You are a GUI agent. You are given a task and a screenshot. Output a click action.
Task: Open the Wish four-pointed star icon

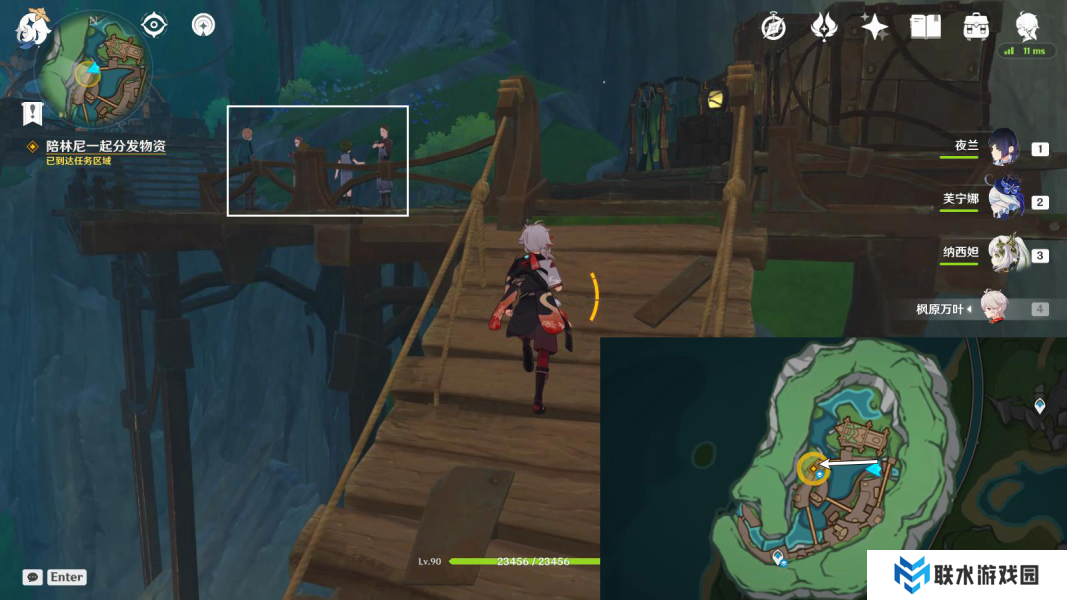(875, 27)
